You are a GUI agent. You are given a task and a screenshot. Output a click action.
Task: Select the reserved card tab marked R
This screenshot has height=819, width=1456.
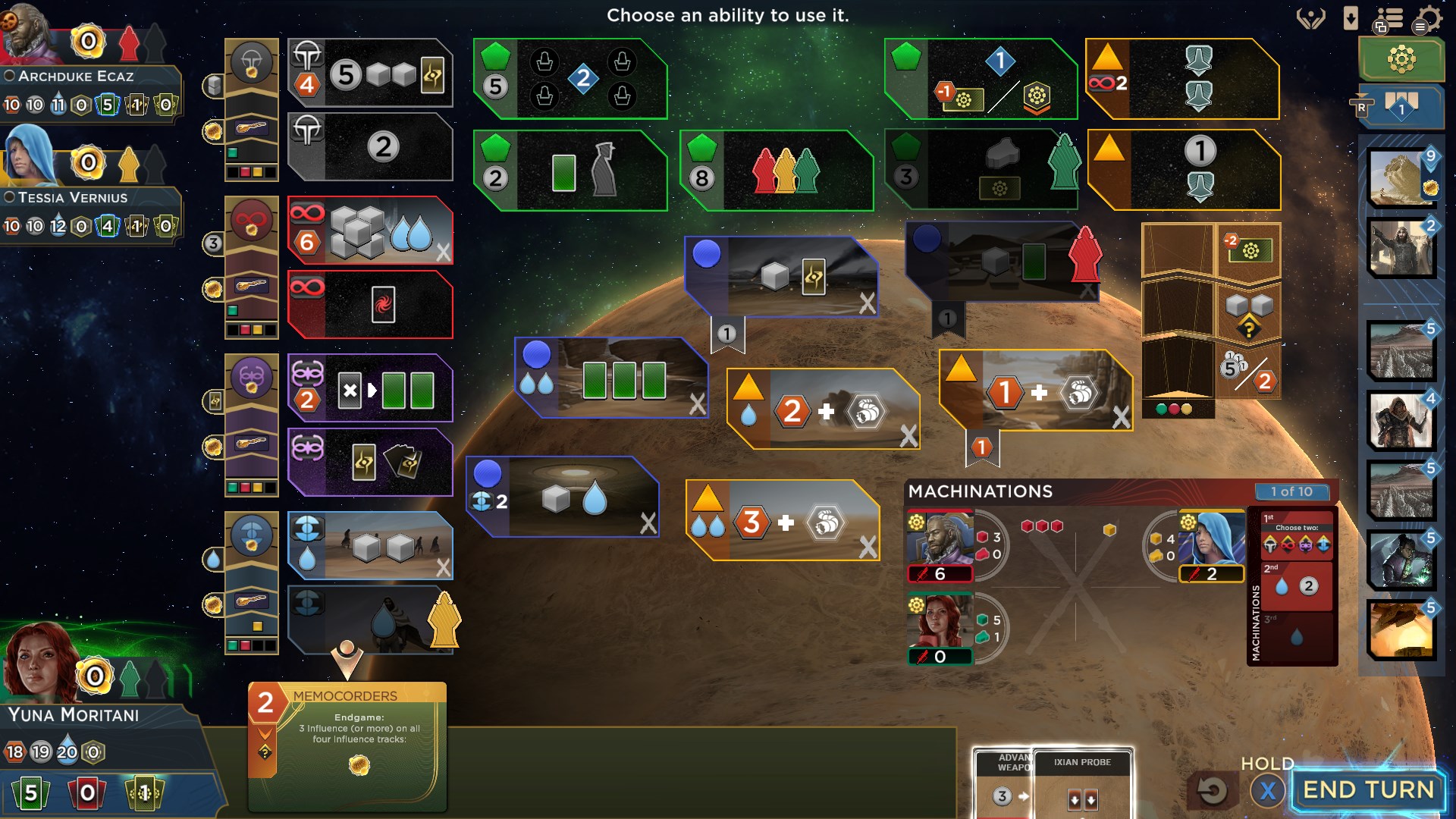(x=1361, y=106)
